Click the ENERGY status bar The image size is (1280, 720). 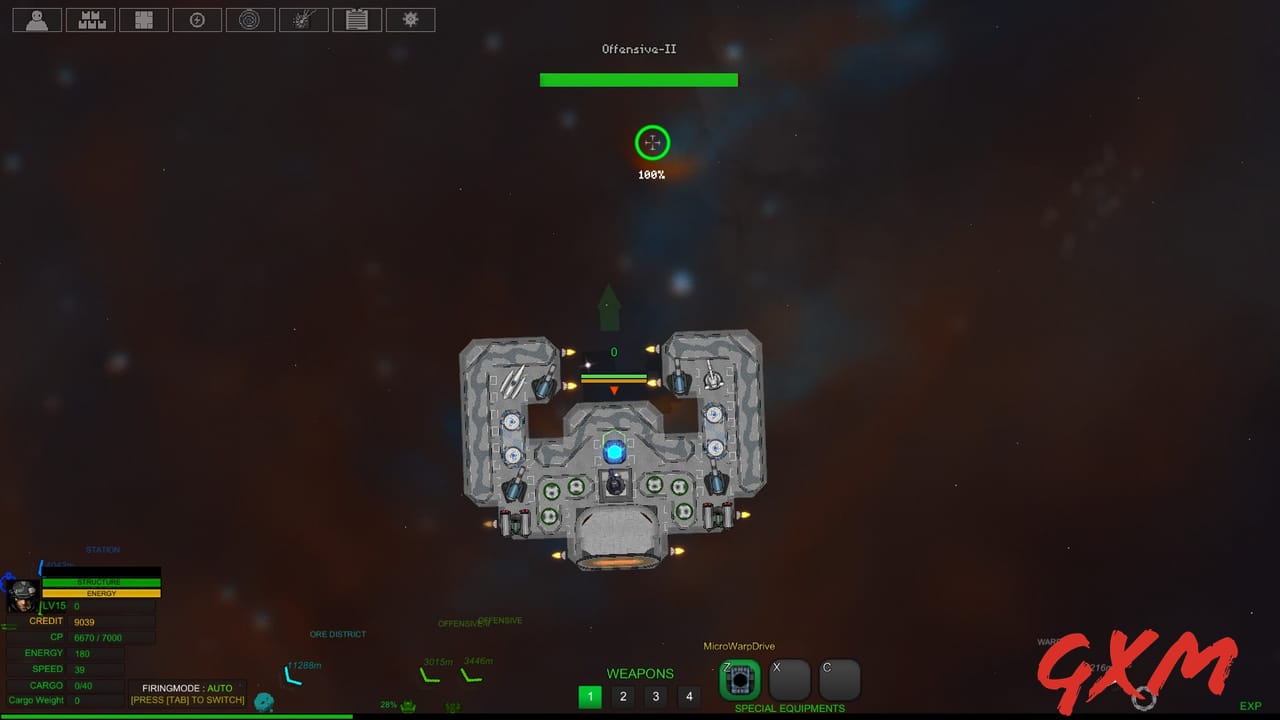coord(103,593)
